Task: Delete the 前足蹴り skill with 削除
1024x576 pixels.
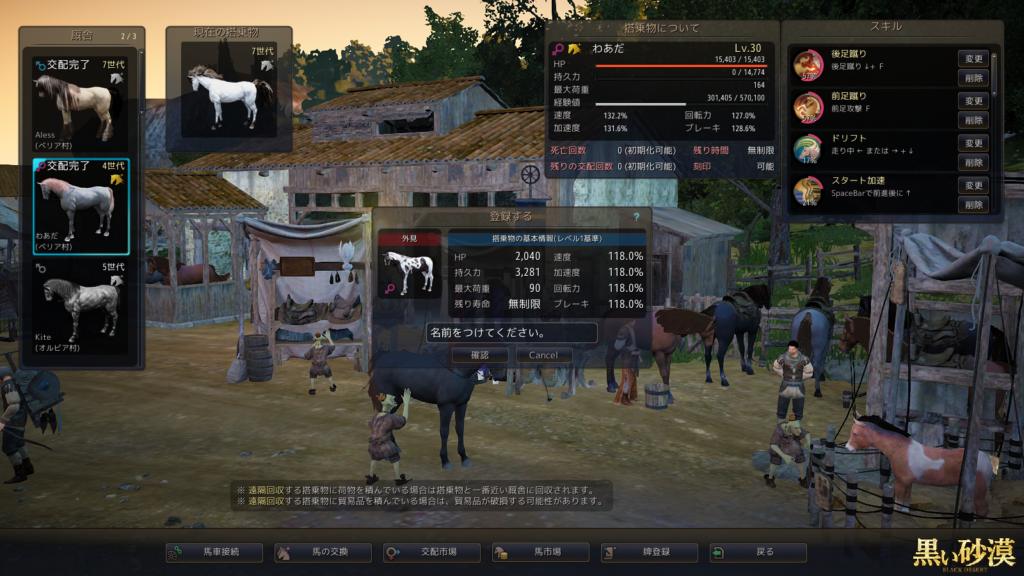Action: [974, 120]
